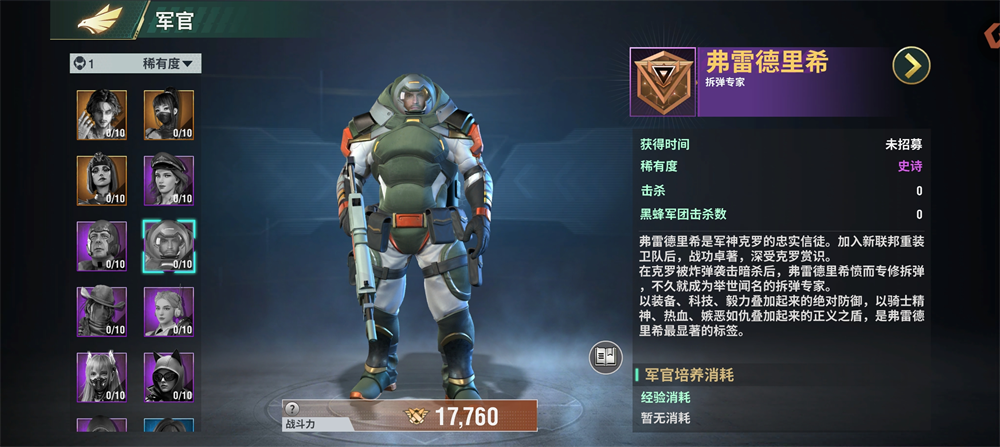Tap the question mark beside 战斗力

click(292, 408)
